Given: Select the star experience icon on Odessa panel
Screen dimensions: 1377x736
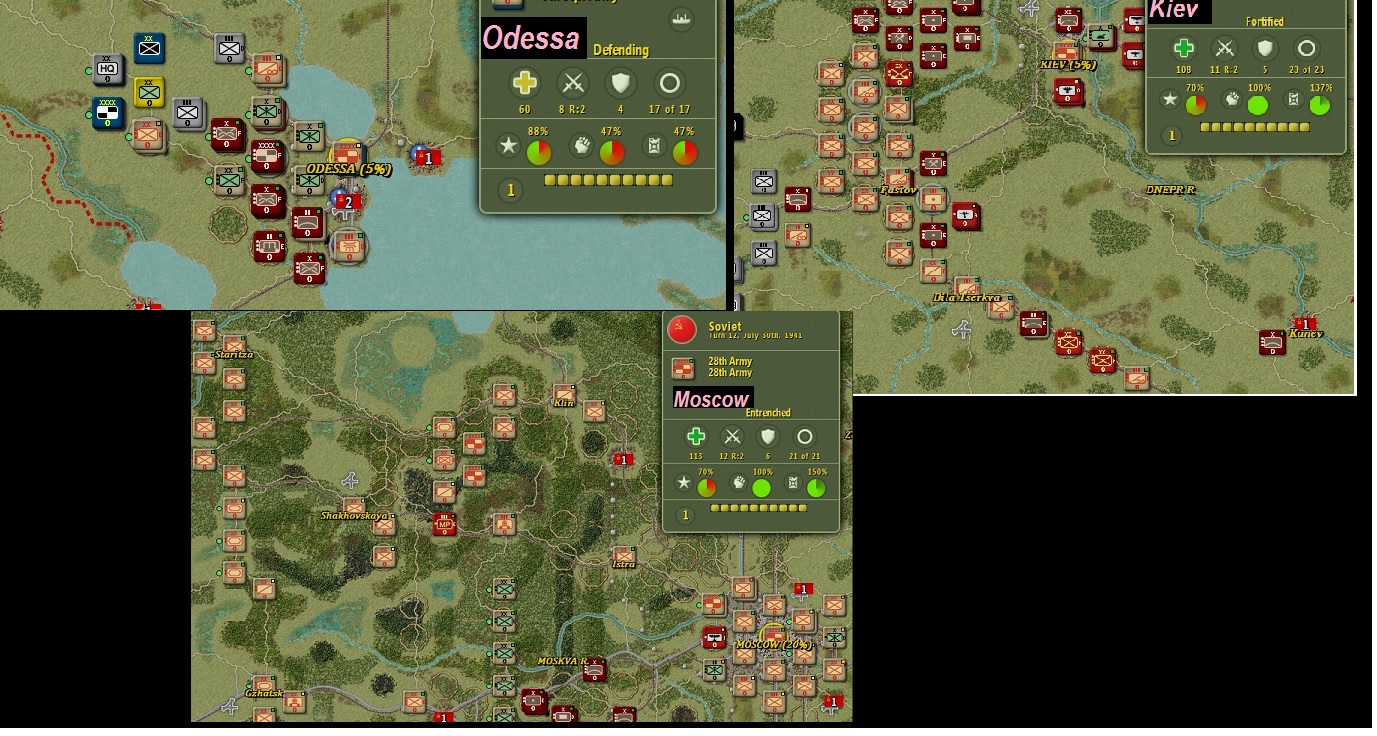Looking at the screenshot, I should click(508, 145).
